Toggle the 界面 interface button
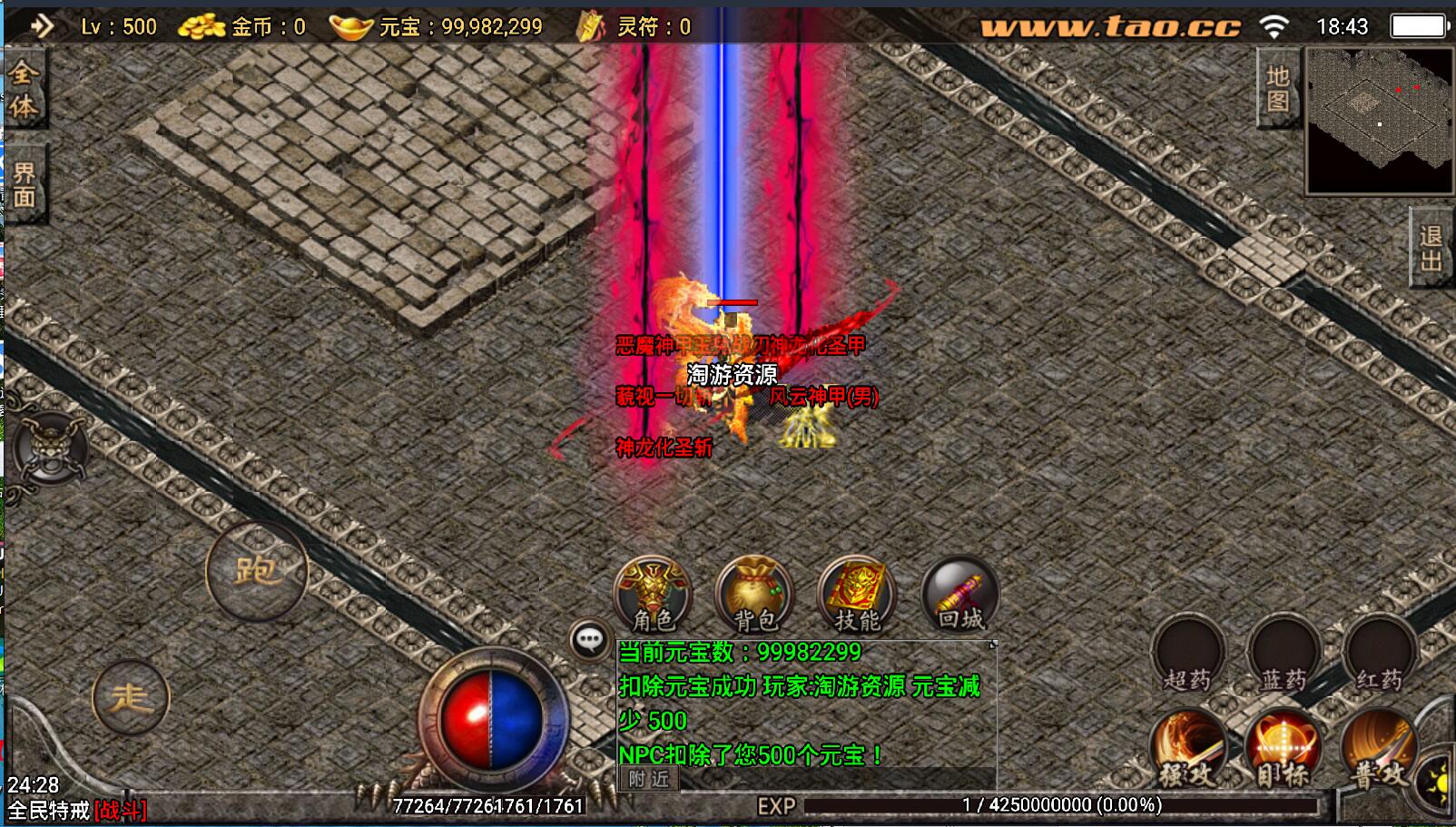 24,184
